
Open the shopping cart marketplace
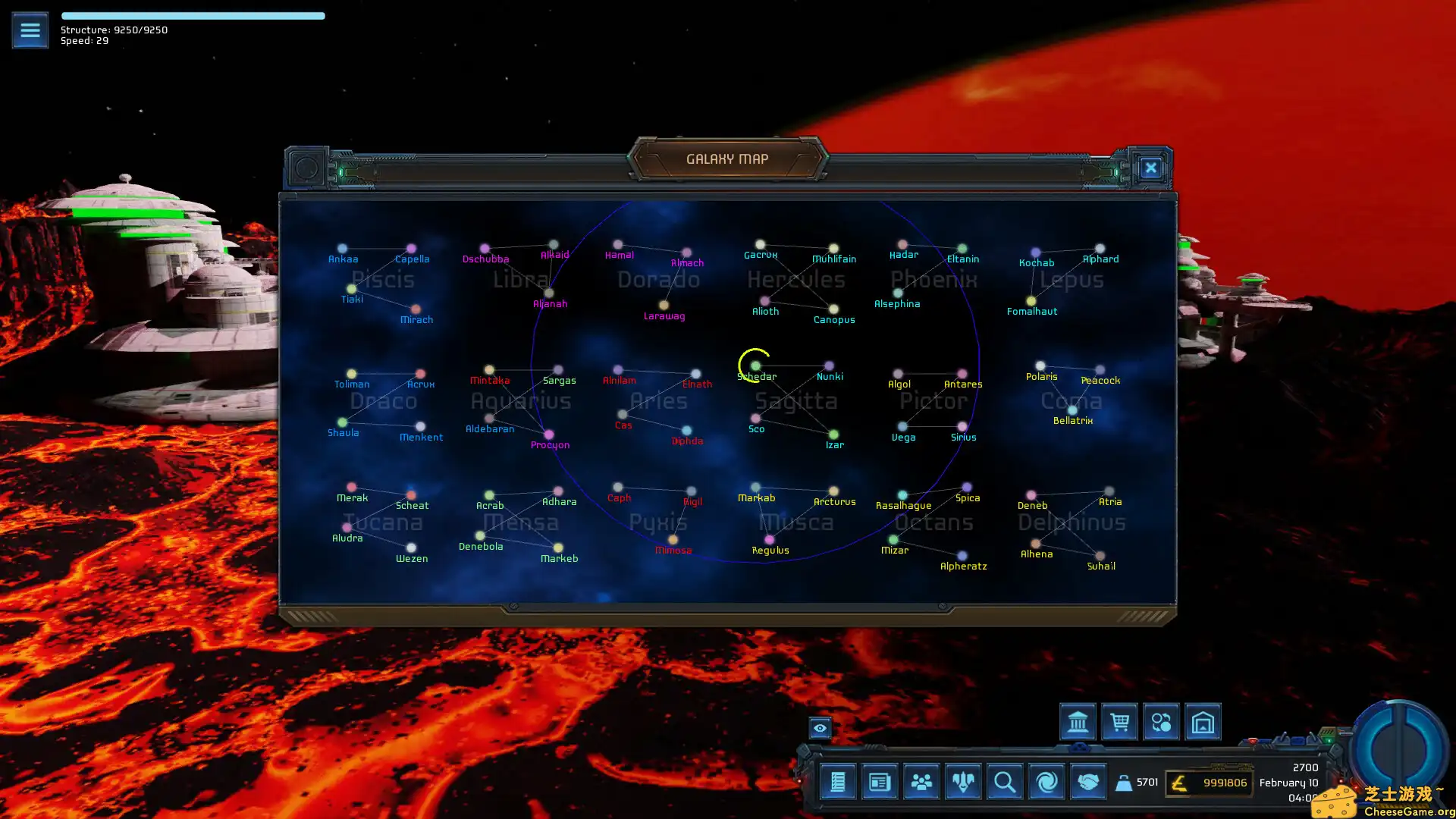coord(1119,722)
